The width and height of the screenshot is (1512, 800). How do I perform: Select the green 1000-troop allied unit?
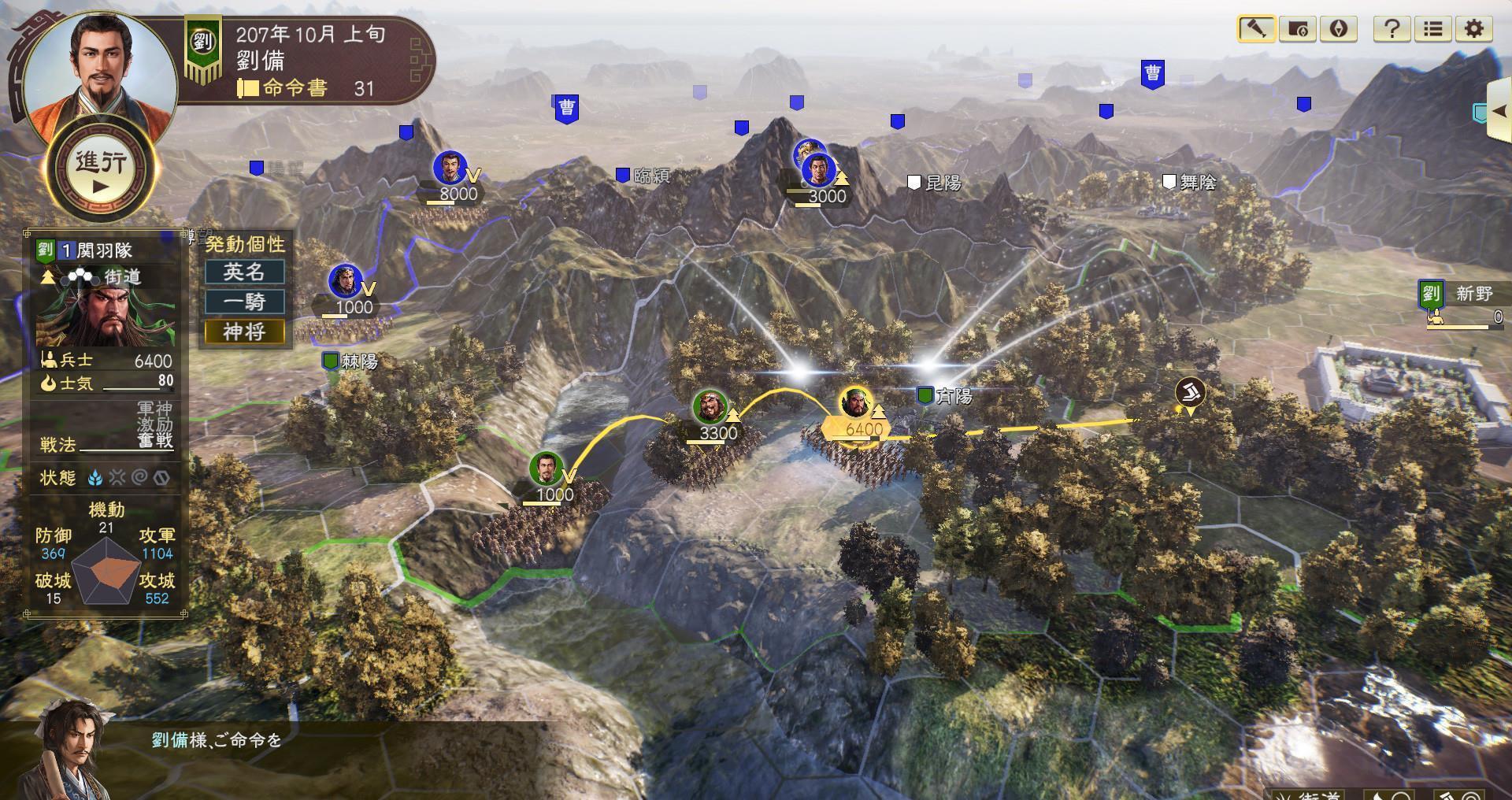click(546, 470)
